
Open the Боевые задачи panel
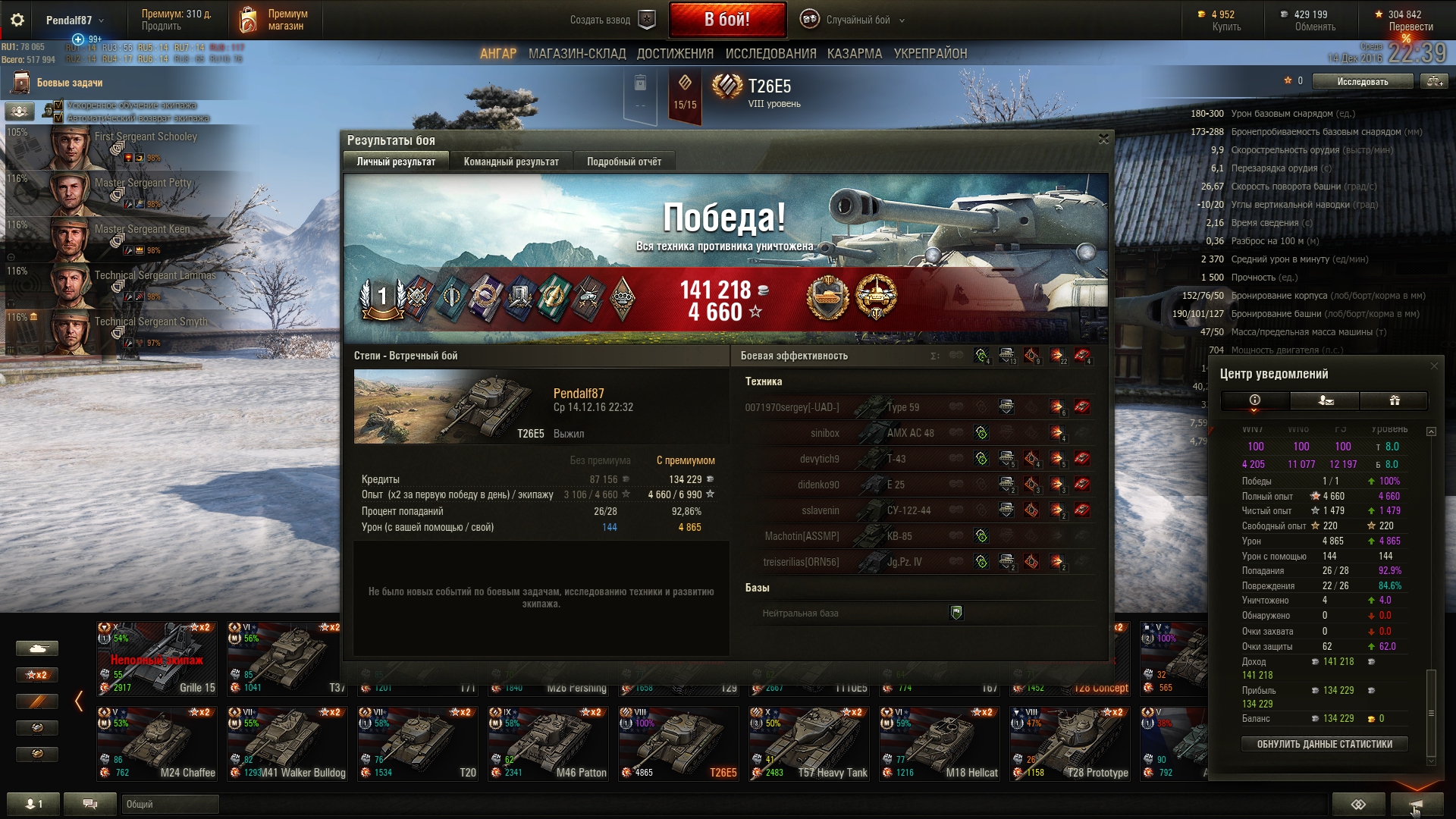click(68, 83)
